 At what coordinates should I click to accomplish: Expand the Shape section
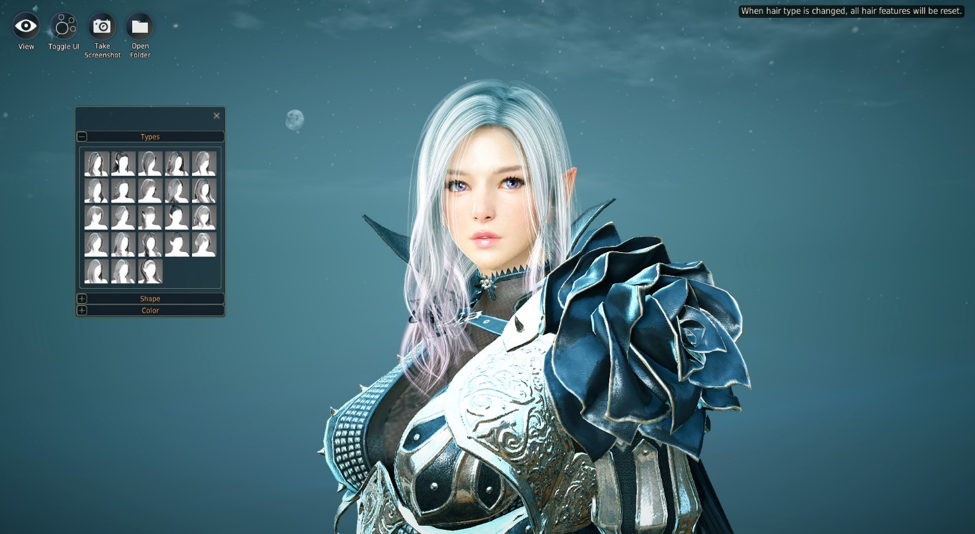pyautogui.click(x=82, y=299)
